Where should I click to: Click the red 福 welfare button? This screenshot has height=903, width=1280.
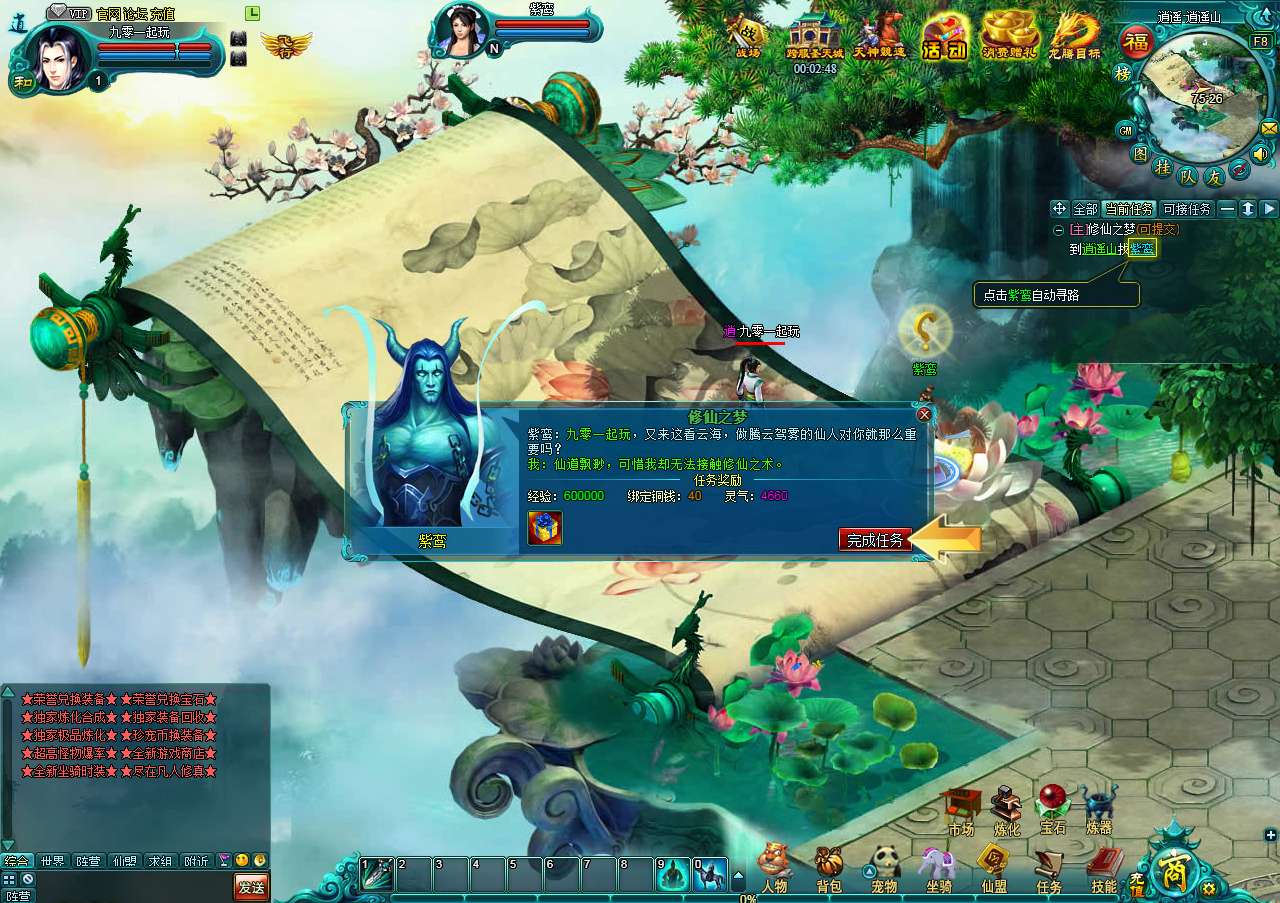[1135, 41]
